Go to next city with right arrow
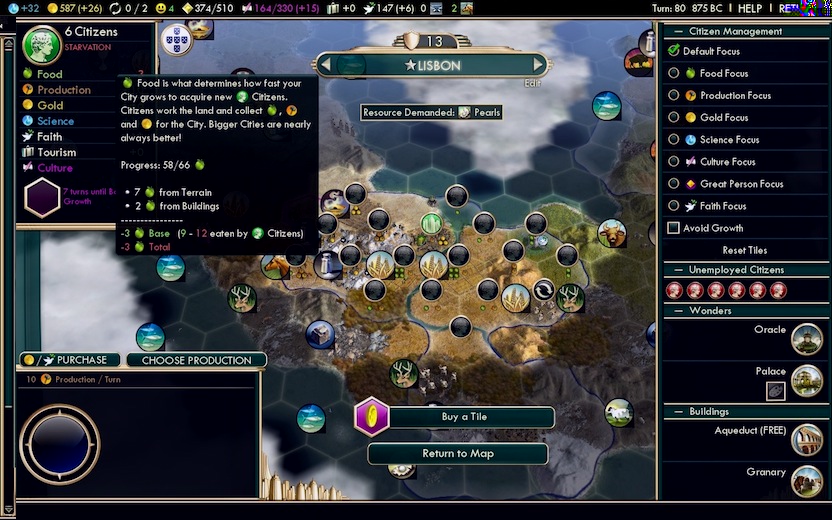This screenshot has height=520, width=832. pos(540,65)
